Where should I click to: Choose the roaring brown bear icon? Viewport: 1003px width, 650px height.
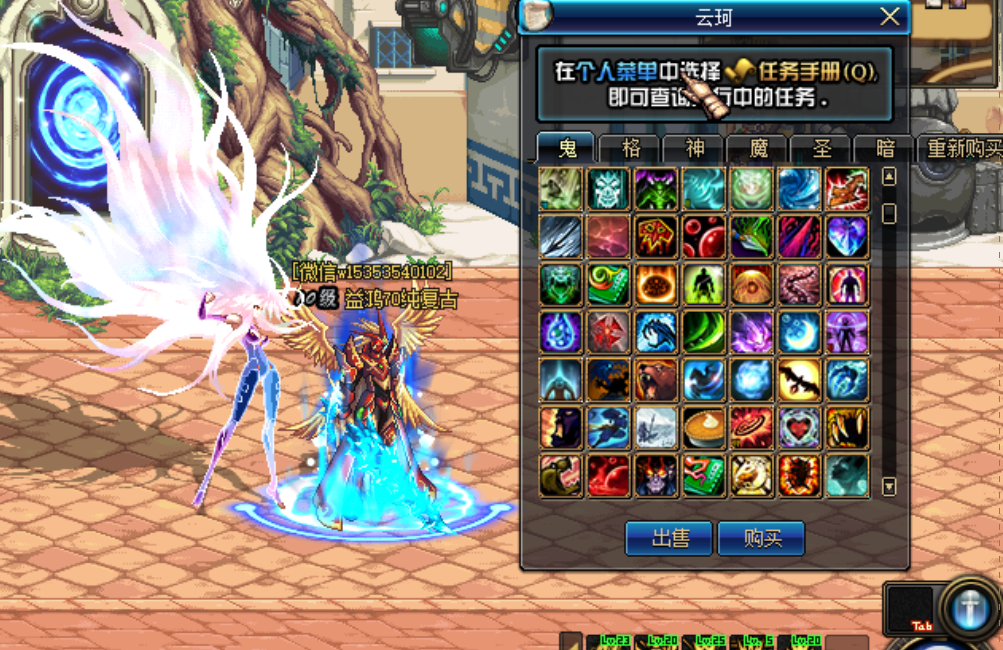pos(656,380)
